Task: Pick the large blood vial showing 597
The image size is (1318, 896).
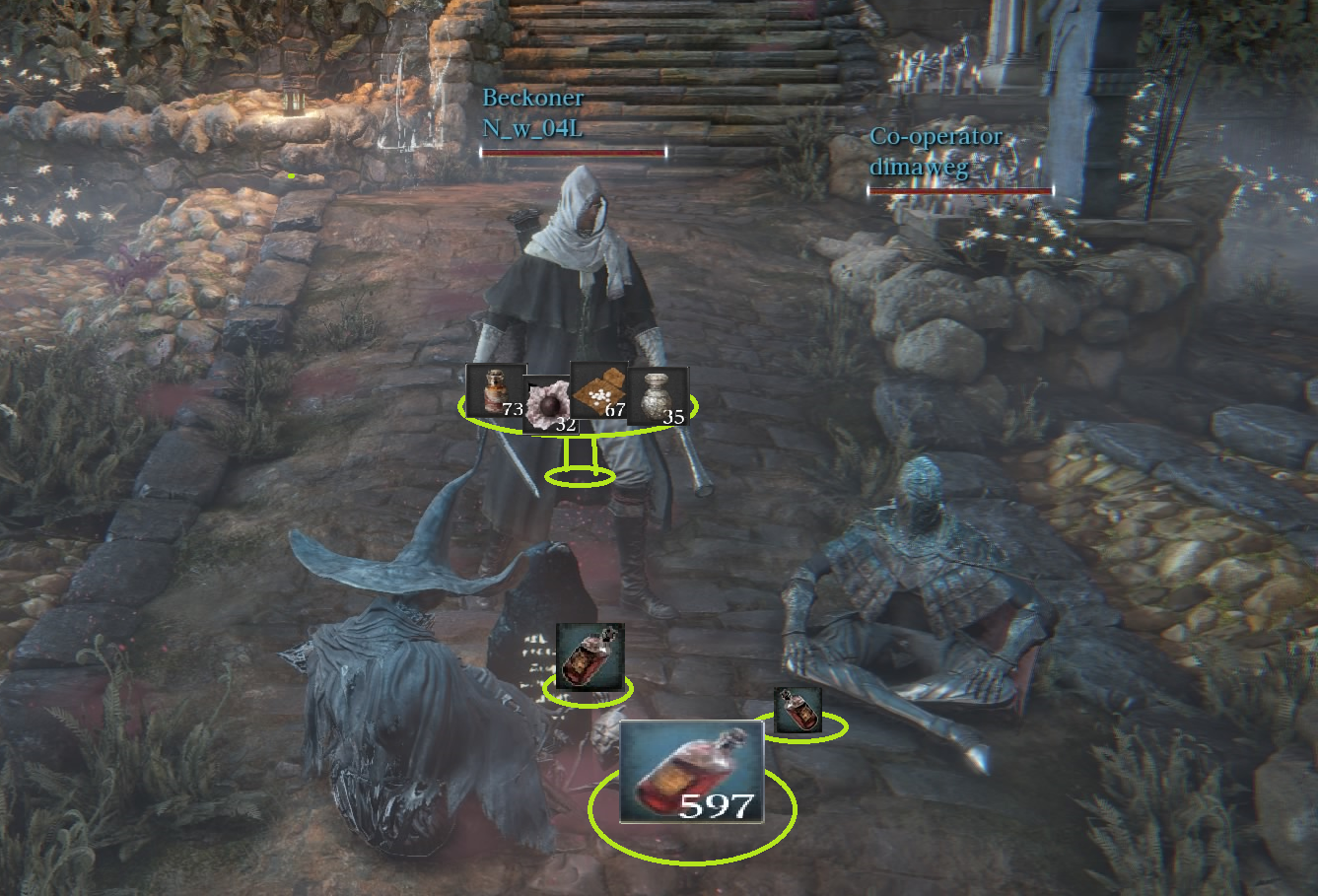Action: tap(692, 772)
